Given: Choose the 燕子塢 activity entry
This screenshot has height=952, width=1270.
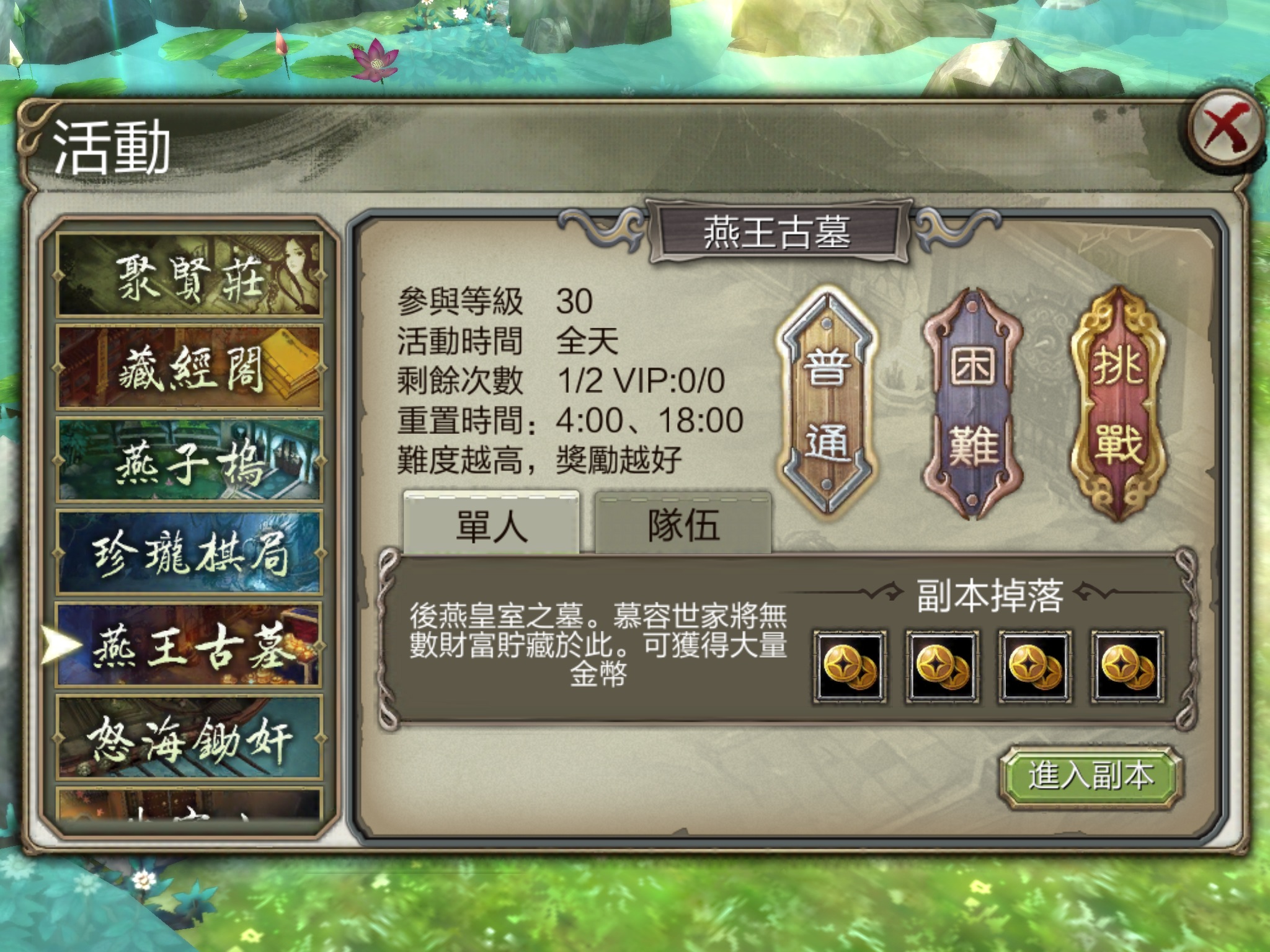Looking at the screenshot, I should pos(189,459).
